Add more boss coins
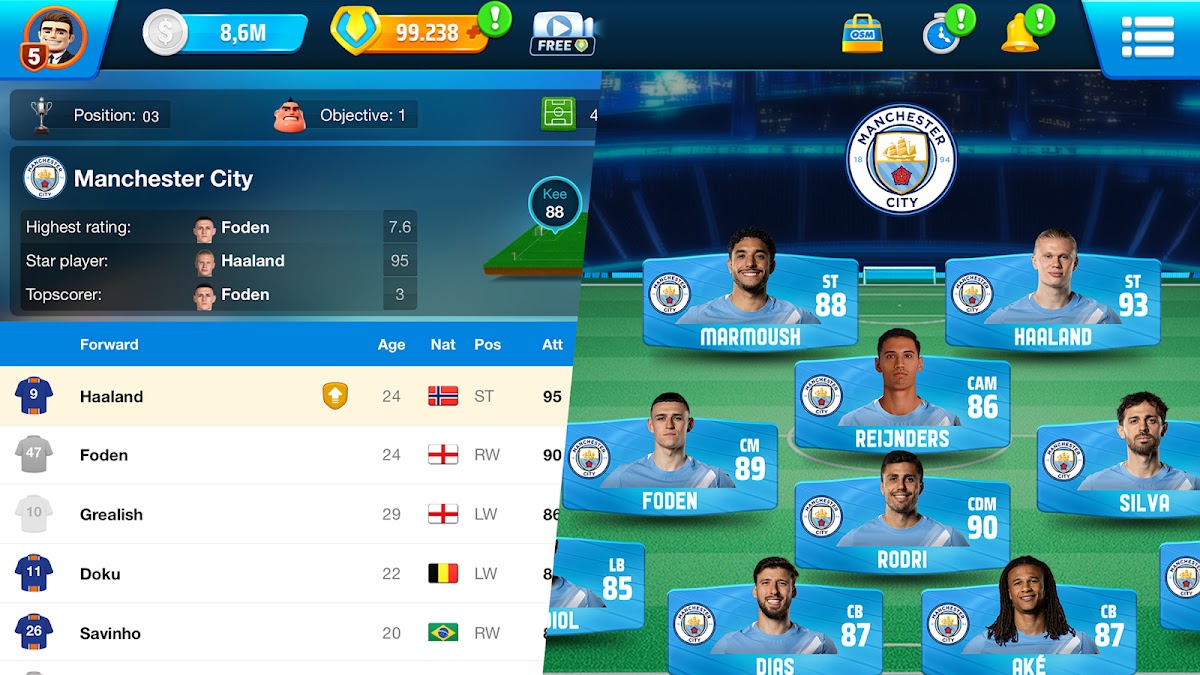 click(x=475, y=33)
